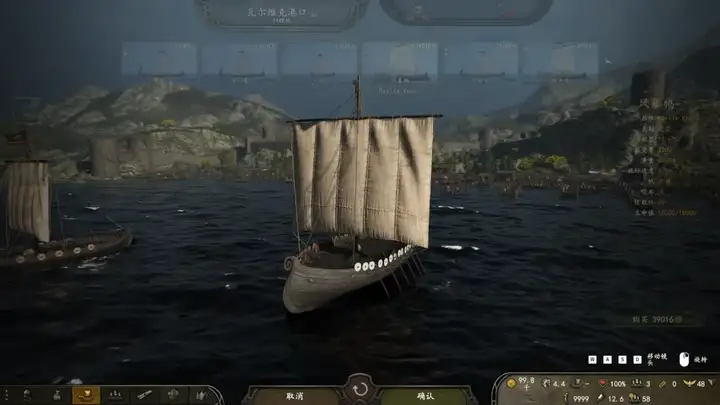Pick the last ship card in the row
Screen dimensions: 720x405
coord(561,60)
